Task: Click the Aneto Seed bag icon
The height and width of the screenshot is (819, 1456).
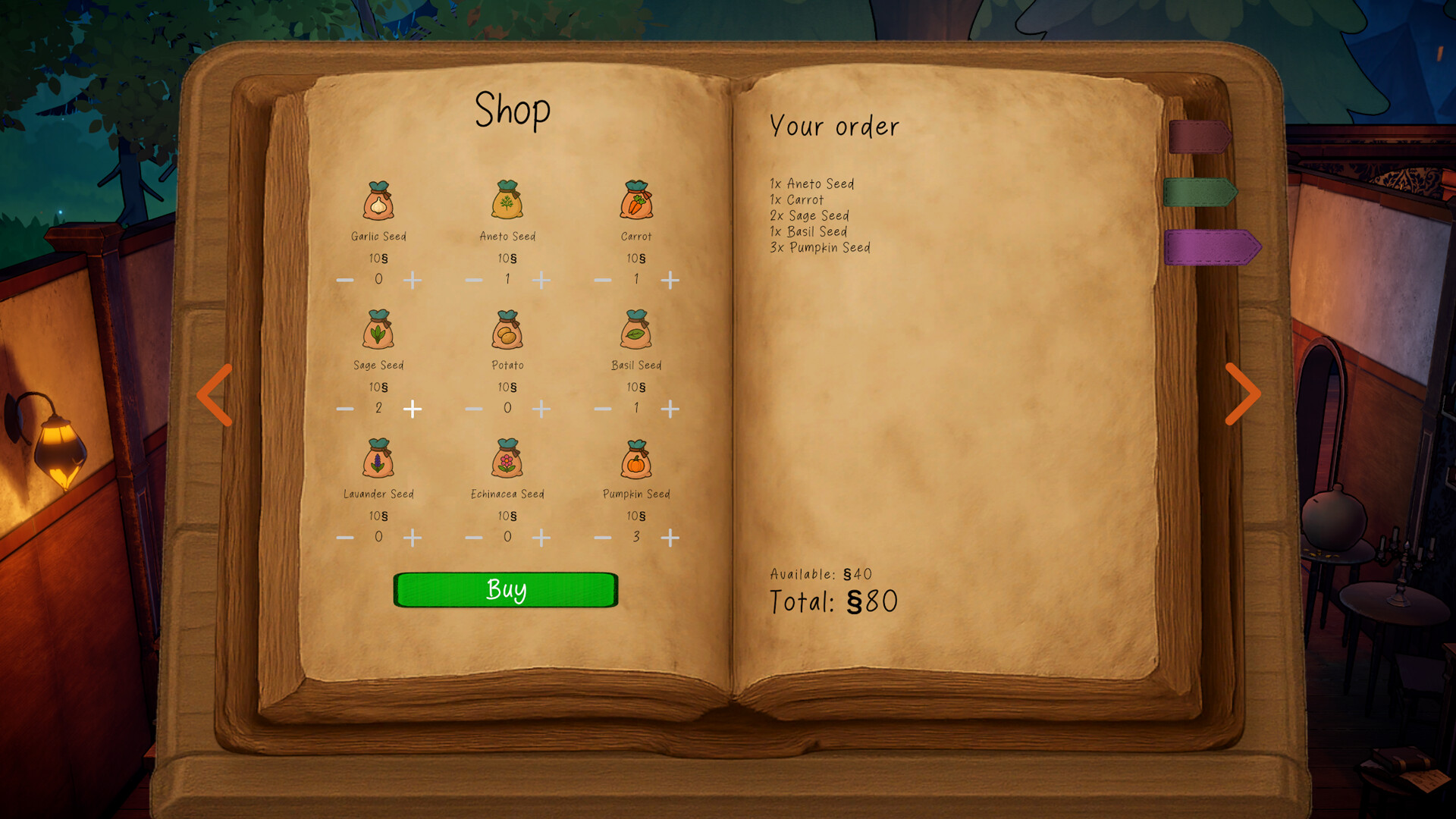Action: click(x=507, y=200)
